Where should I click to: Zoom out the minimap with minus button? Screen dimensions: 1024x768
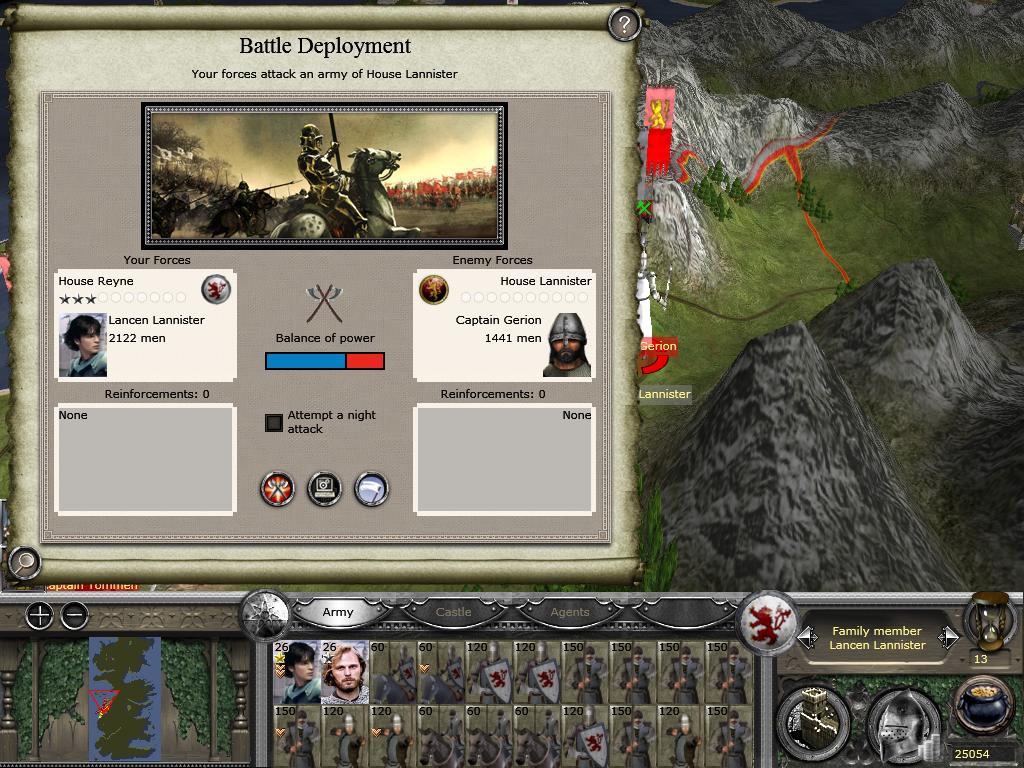[x=74, y=616]
